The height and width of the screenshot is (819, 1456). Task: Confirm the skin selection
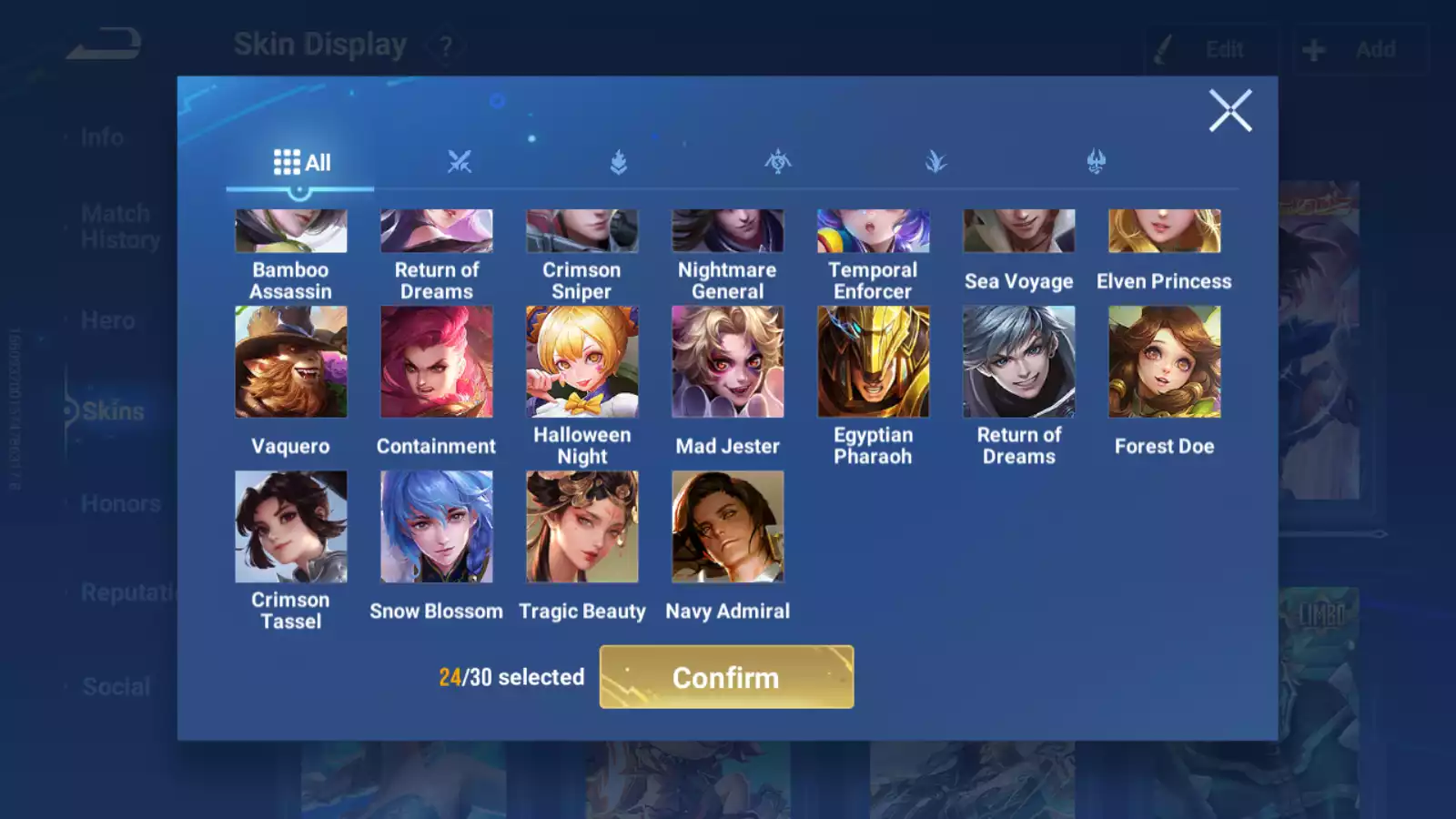(x=726, y=677)
